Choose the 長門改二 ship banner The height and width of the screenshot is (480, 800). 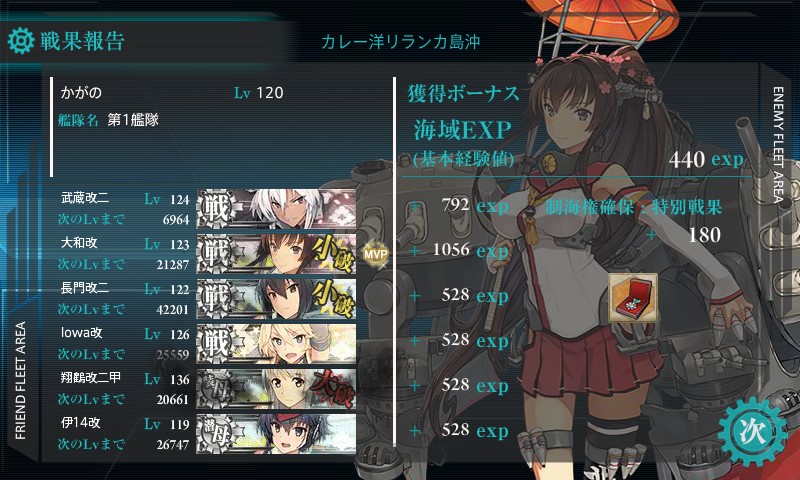point(277,297)
